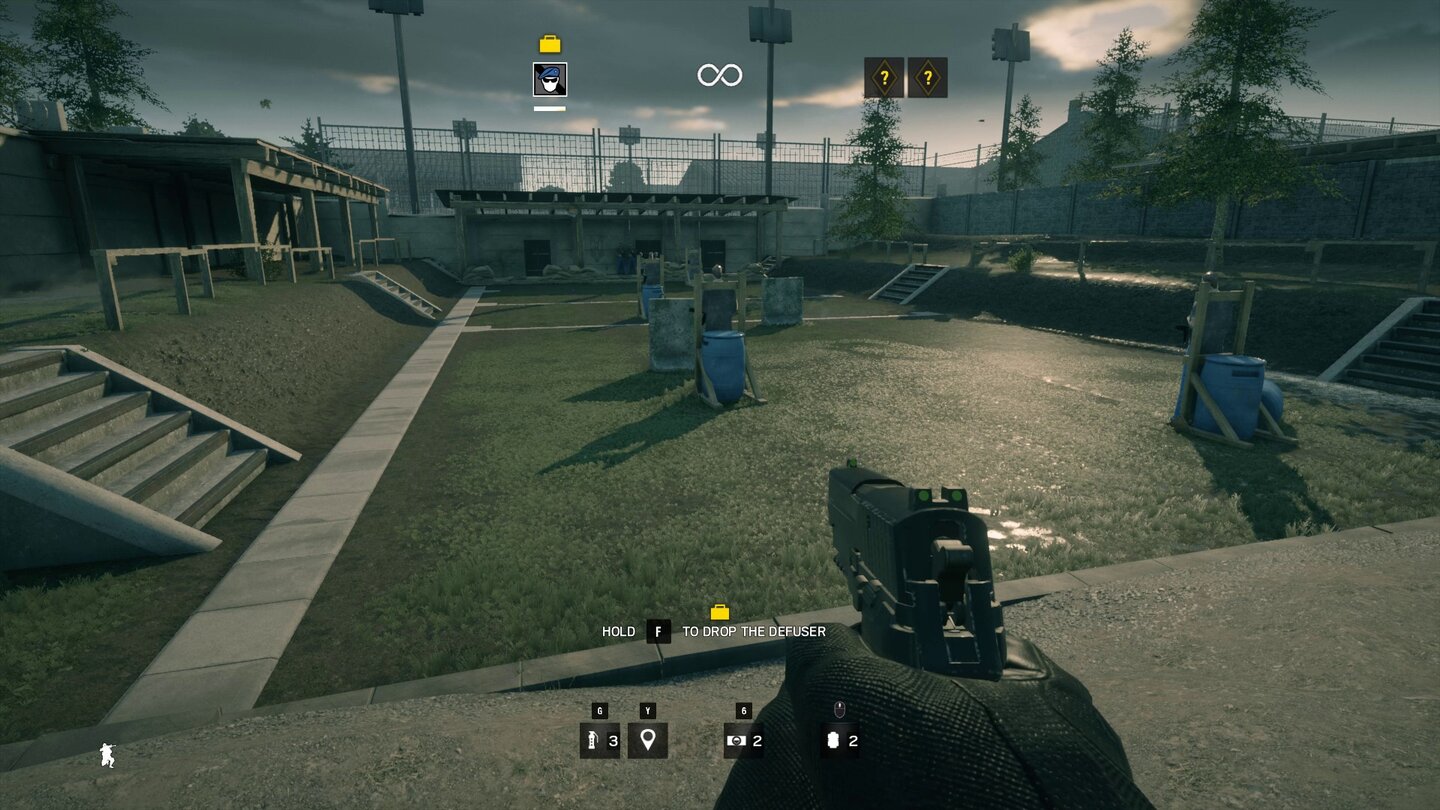Screen dimensions: 1440x810
Task: Click the mouse-button symbol above the gadget slot
Action: click(838, 712)
